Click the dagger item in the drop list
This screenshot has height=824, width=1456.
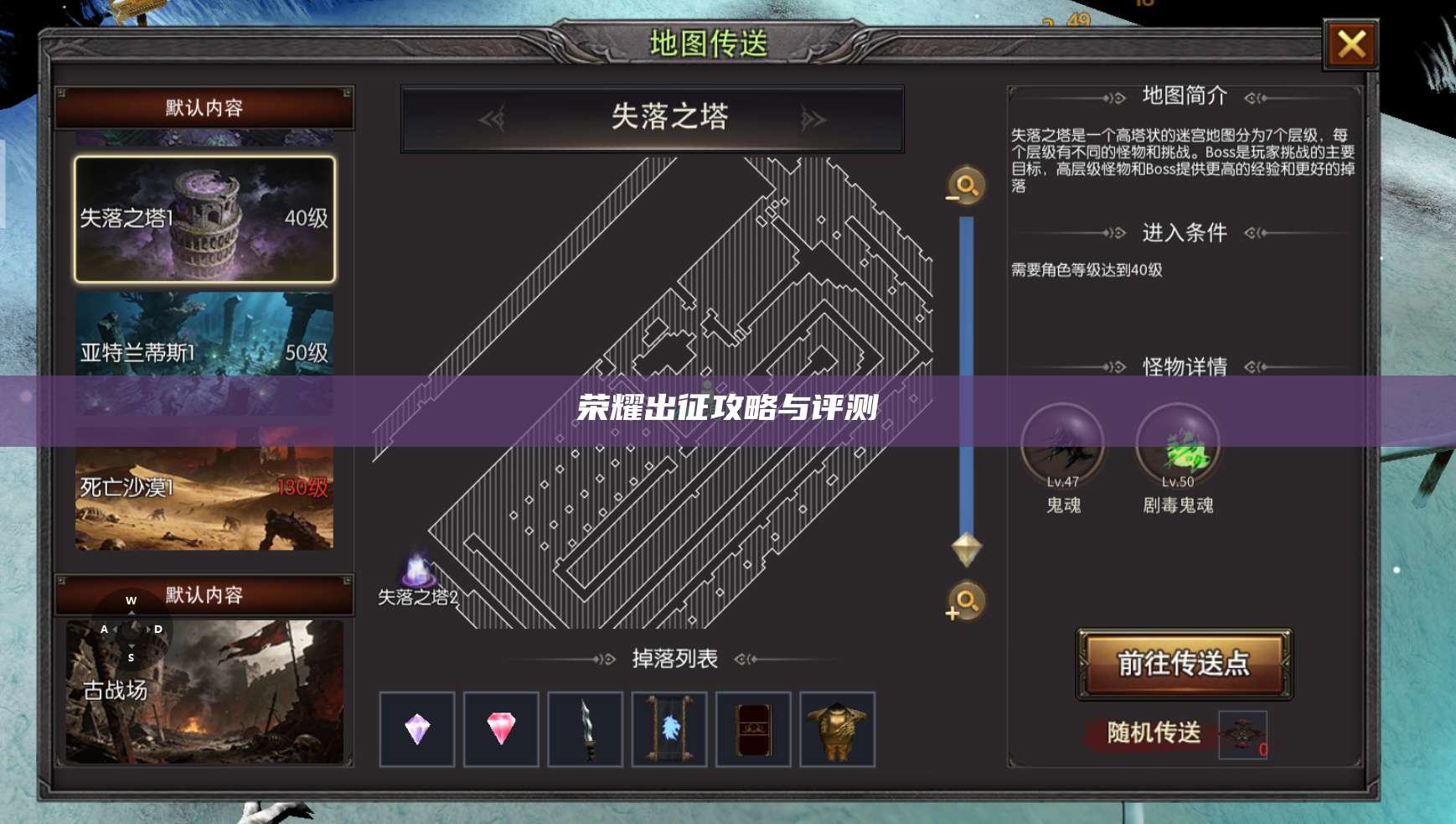(585, 728)
